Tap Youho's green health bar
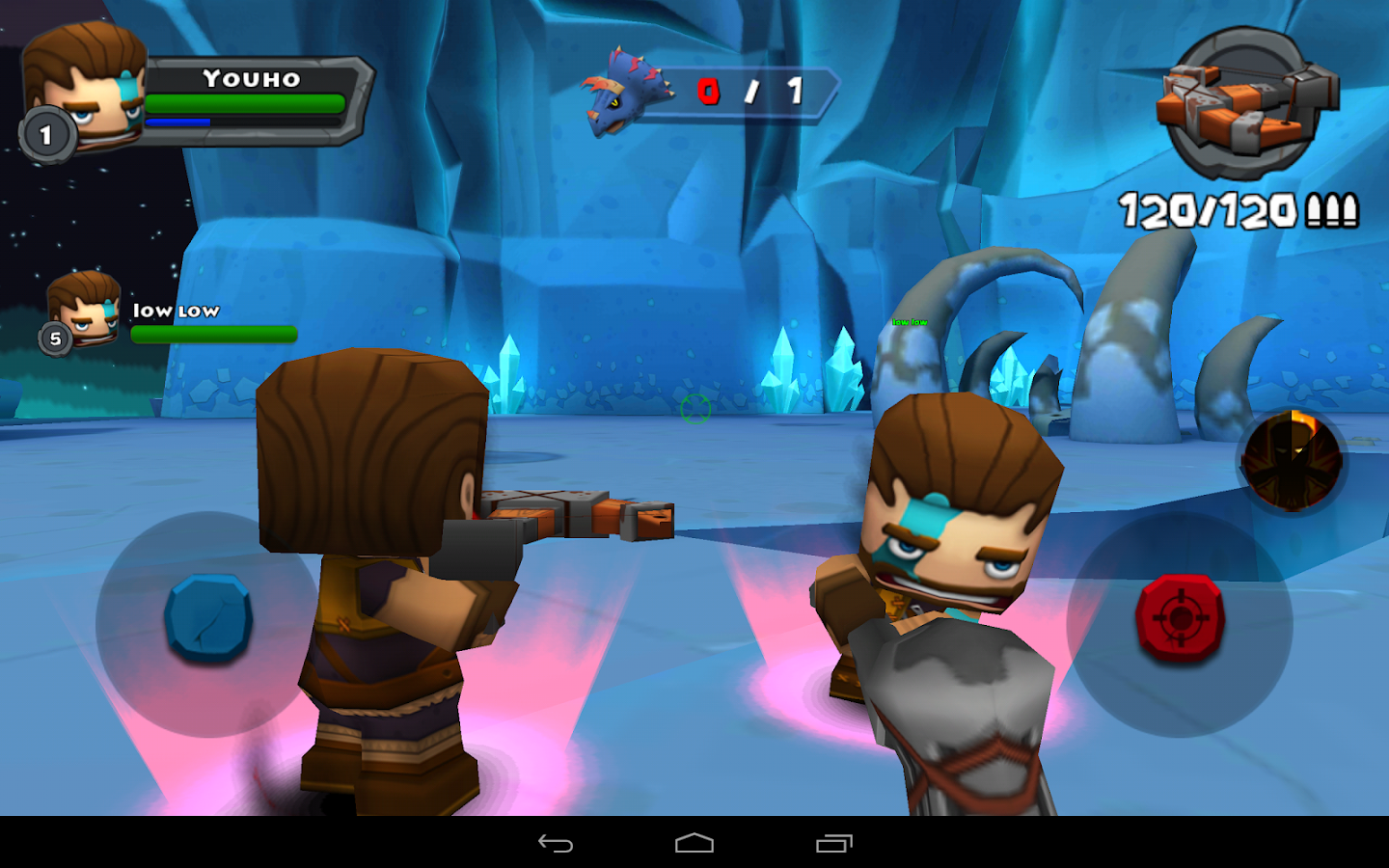 246,103
